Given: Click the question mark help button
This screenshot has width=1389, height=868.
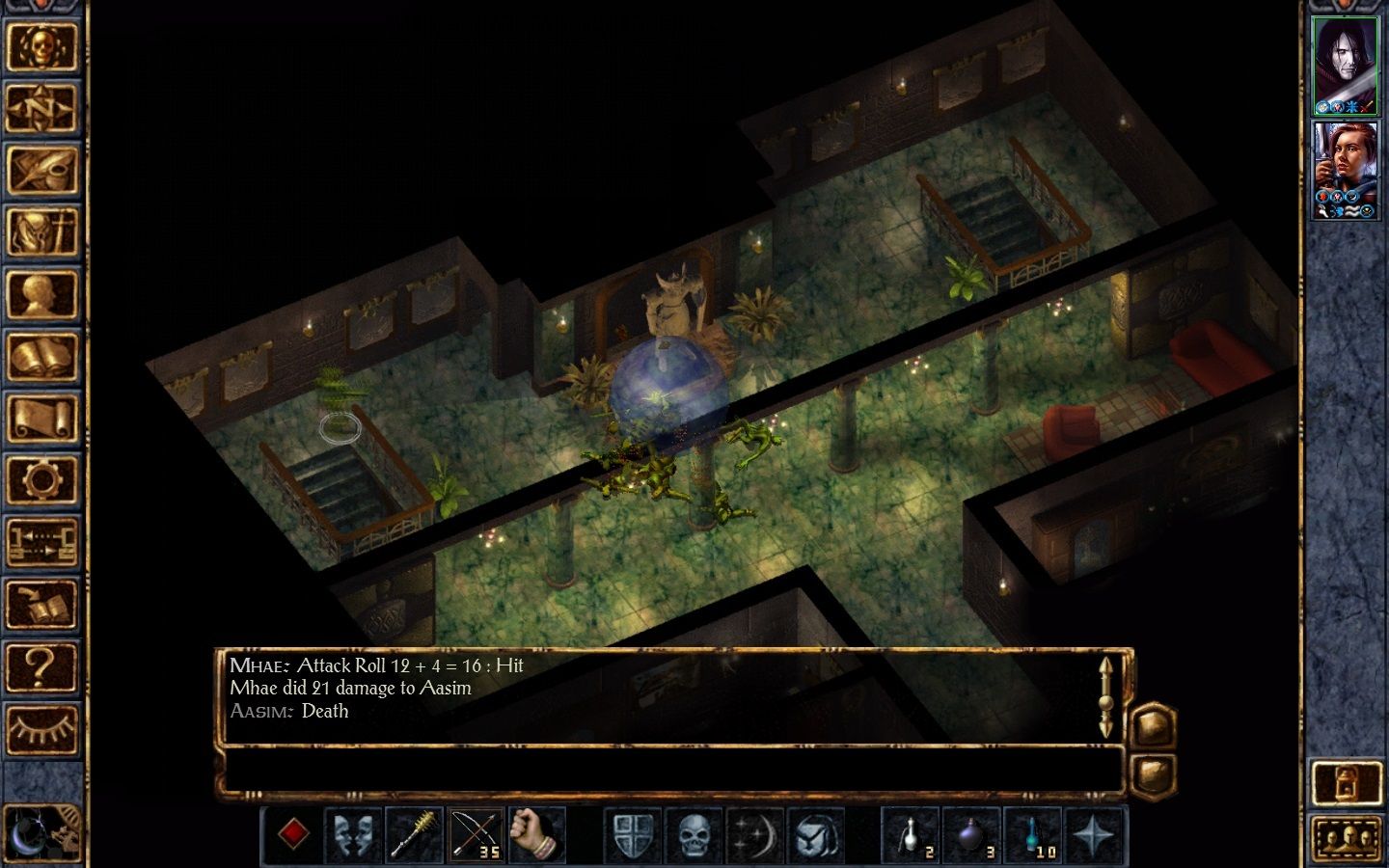Looking at the screenshot, I should pyautogui.click(x=41, y=666).
